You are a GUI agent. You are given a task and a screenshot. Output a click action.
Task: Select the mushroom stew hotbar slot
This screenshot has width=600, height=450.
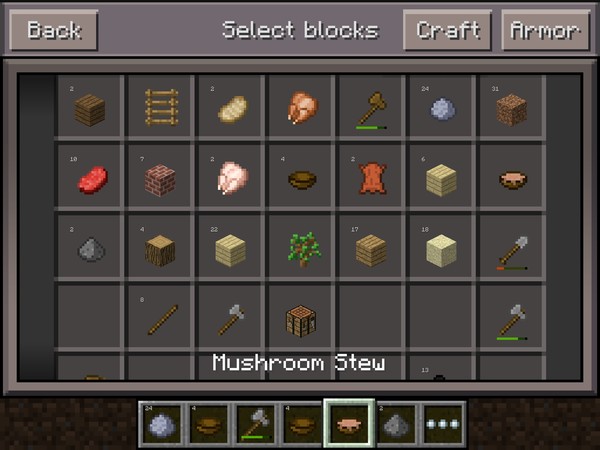pos(349,423)
